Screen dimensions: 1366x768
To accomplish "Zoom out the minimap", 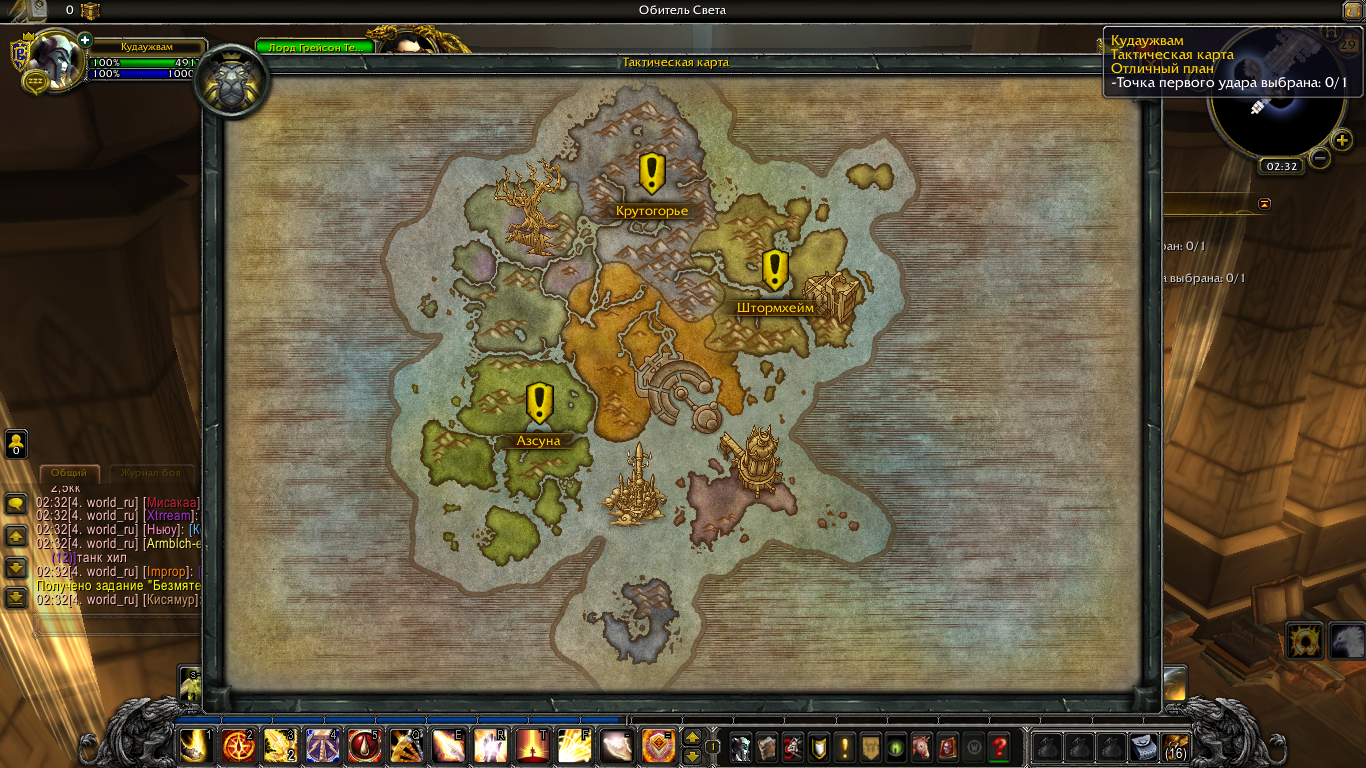I will 1320,158.
